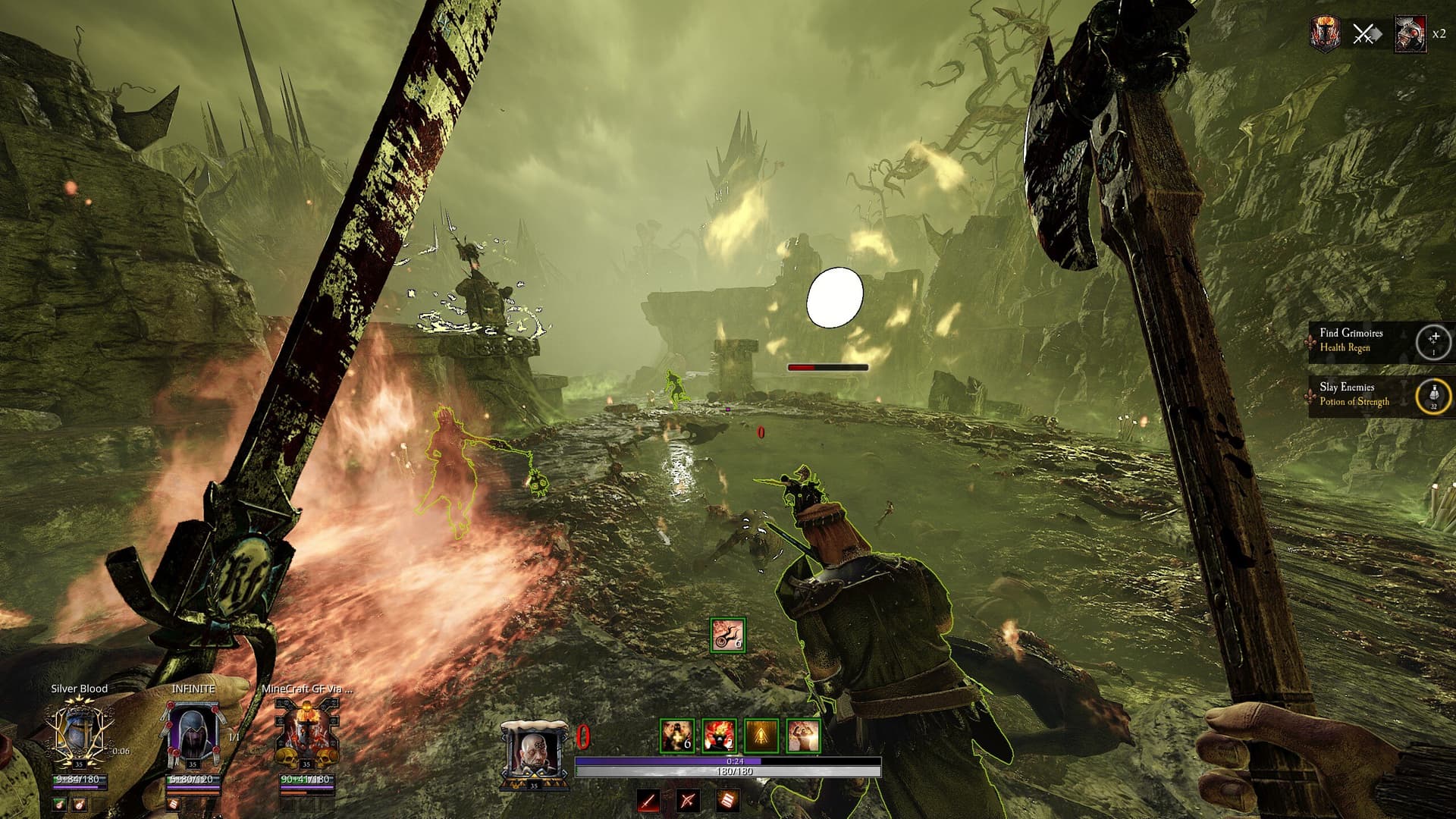Click the buff icon with glowing cross
This screenshot has width=1456, height=819.
click(x=676, y=736)
